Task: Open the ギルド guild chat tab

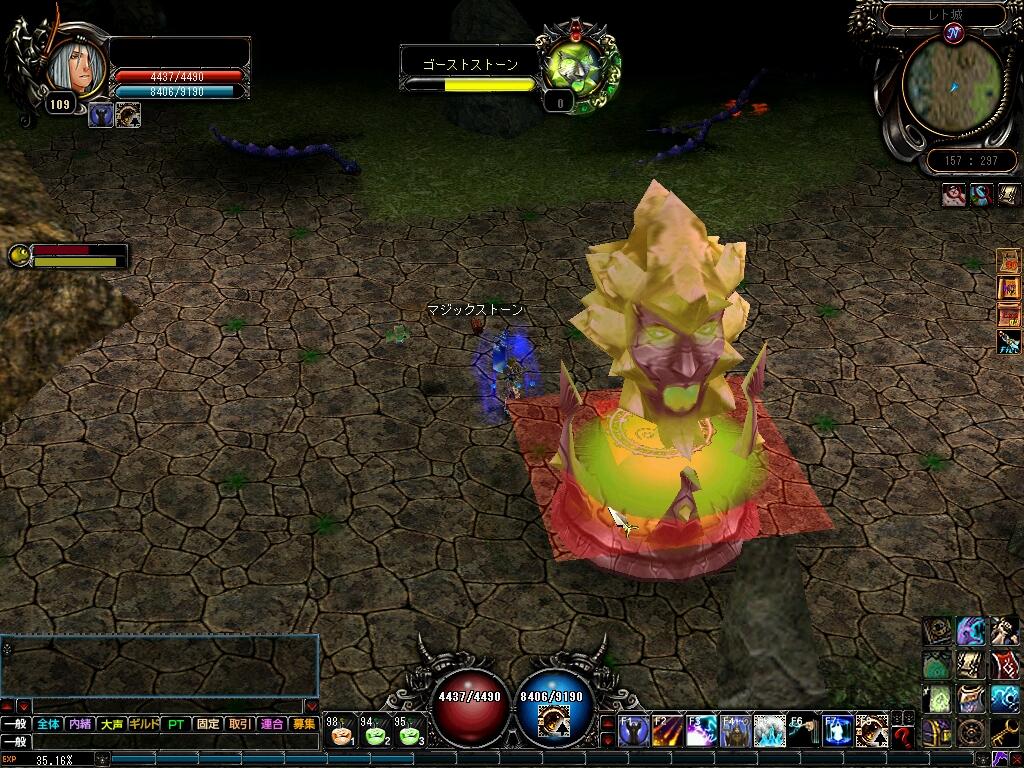Action: coord(144,724)
